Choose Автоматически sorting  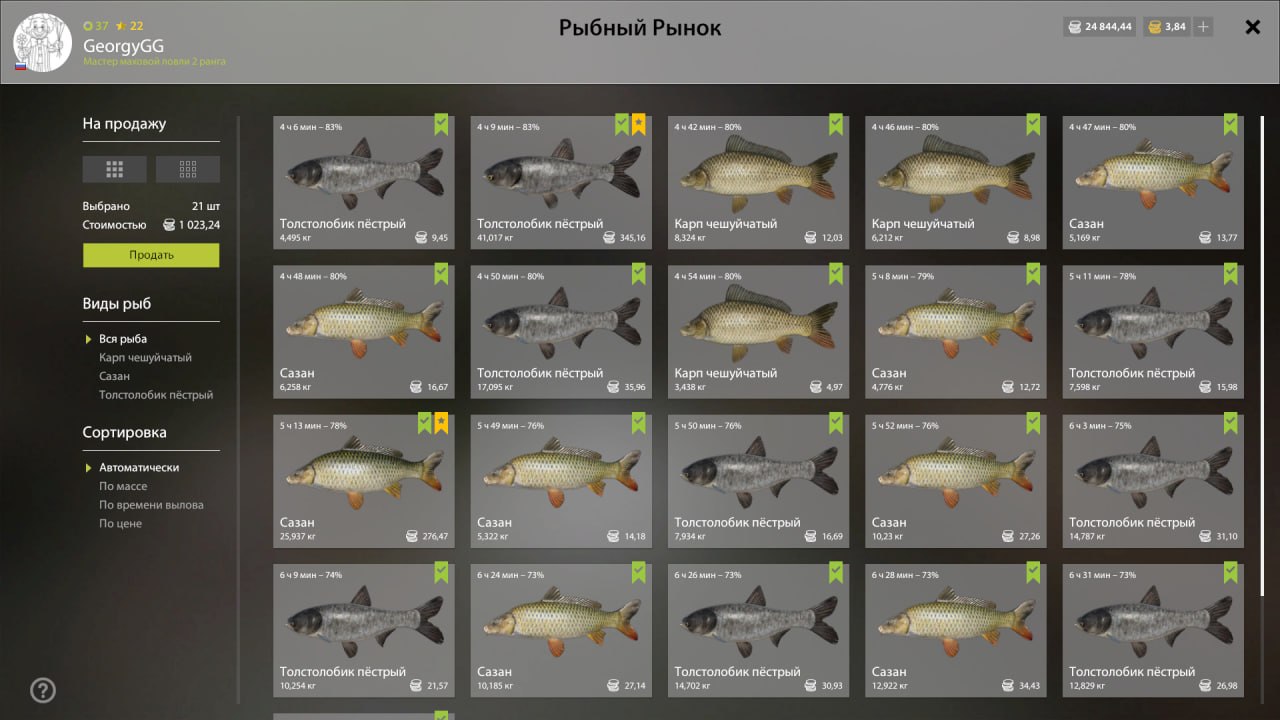pos(139,468)
